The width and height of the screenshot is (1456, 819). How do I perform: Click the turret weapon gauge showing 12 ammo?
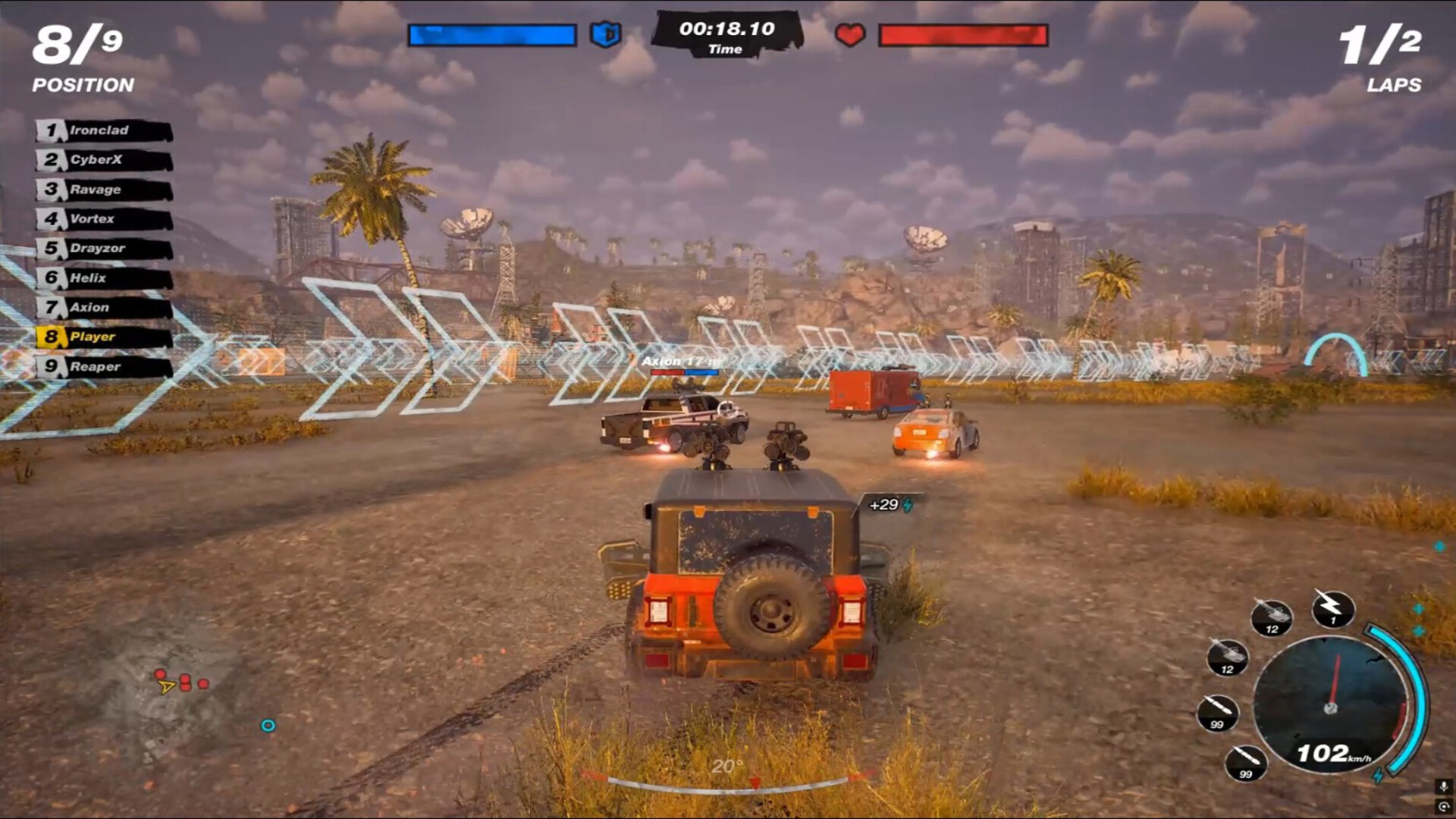[1272, 618]
